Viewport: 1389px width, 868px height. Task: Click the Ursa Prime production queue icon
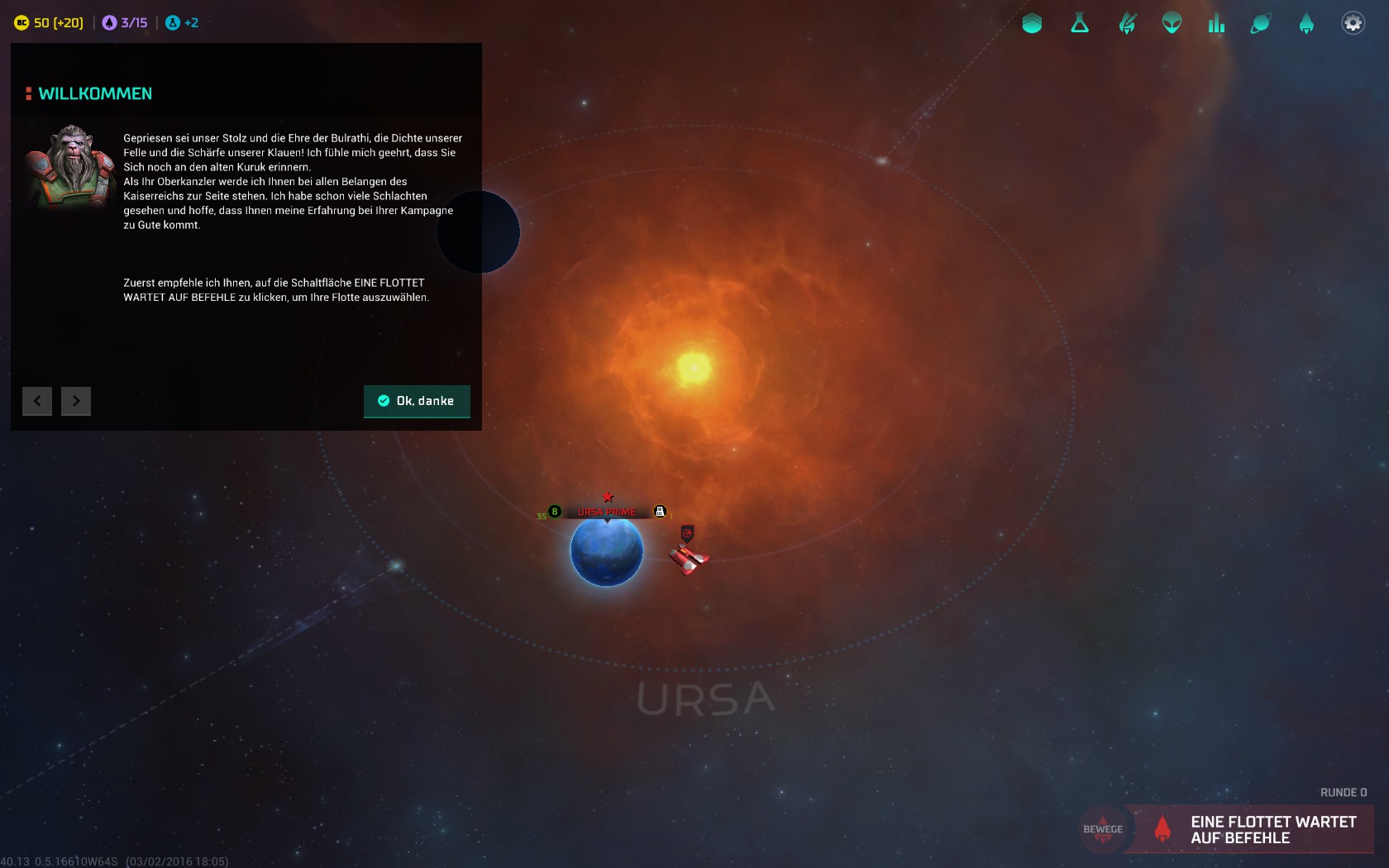[x=660, y=512]
